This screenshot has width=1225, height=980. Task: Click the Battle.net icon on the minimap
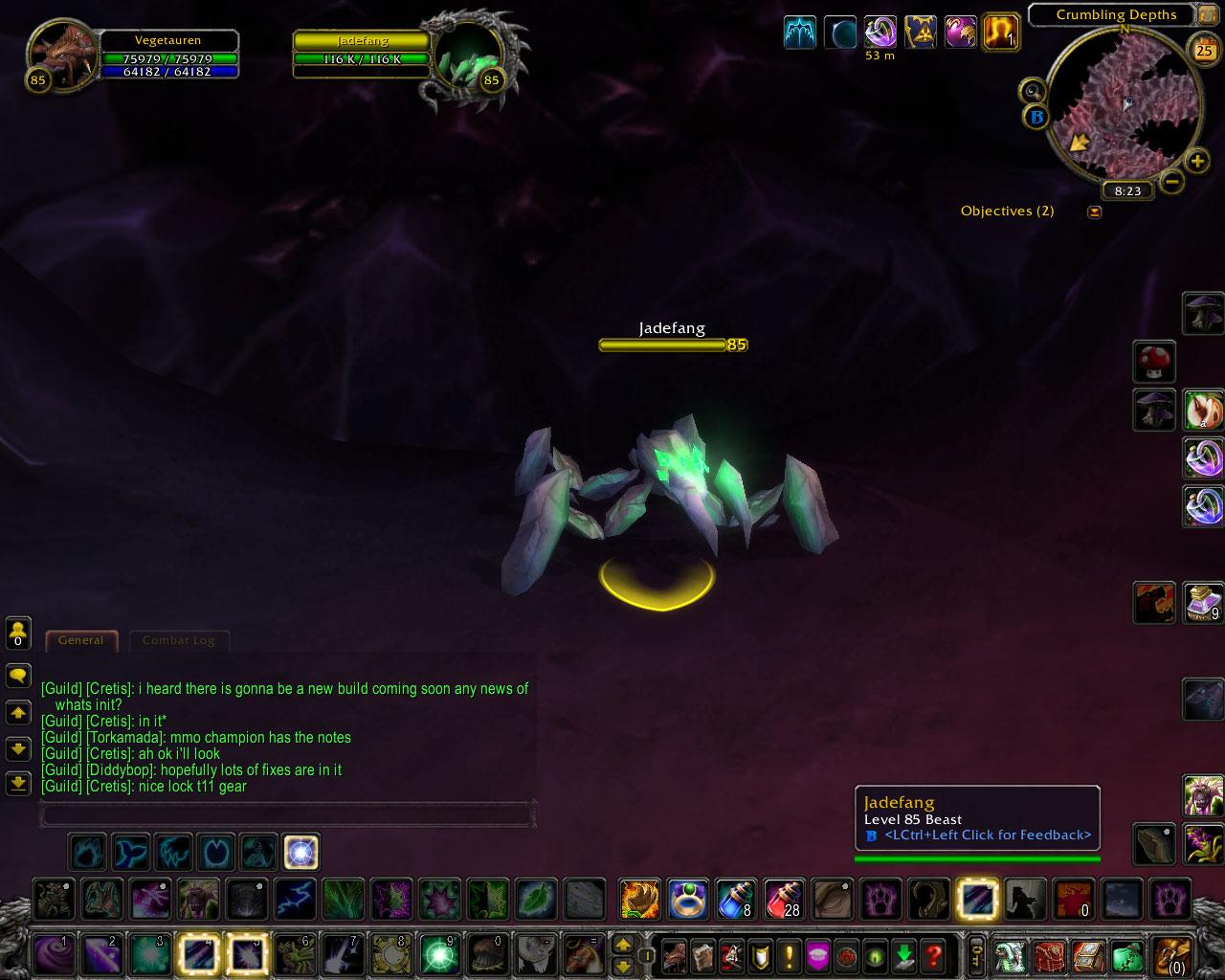1036,118
